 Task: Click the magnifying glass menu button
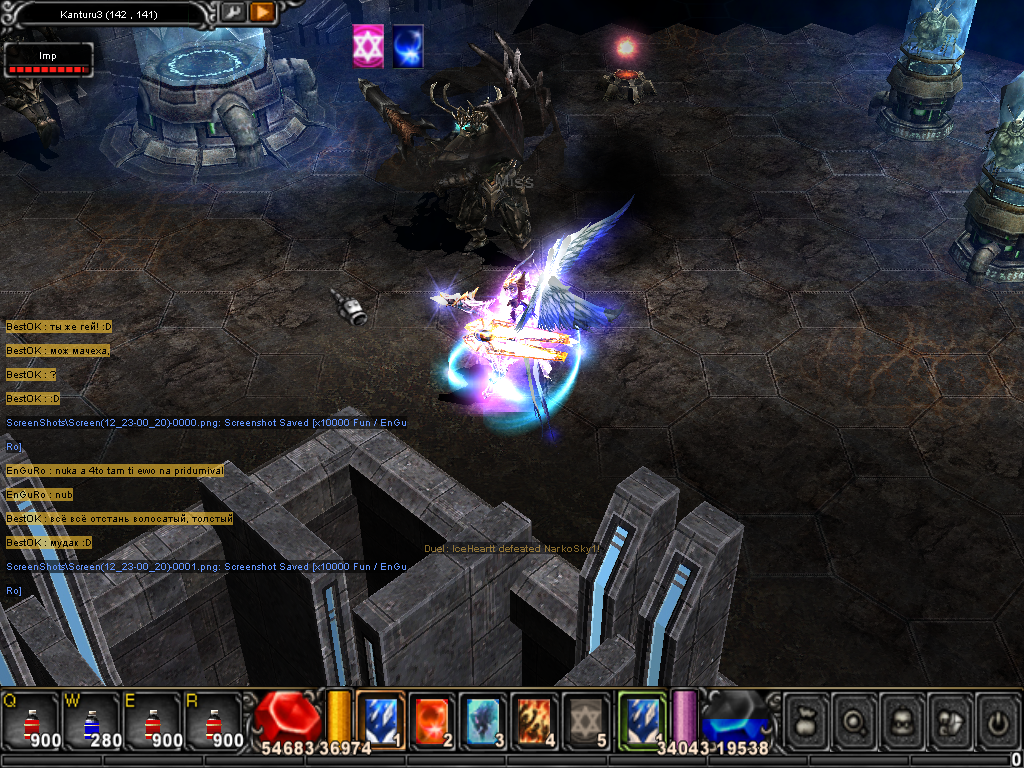click(857, 720)
